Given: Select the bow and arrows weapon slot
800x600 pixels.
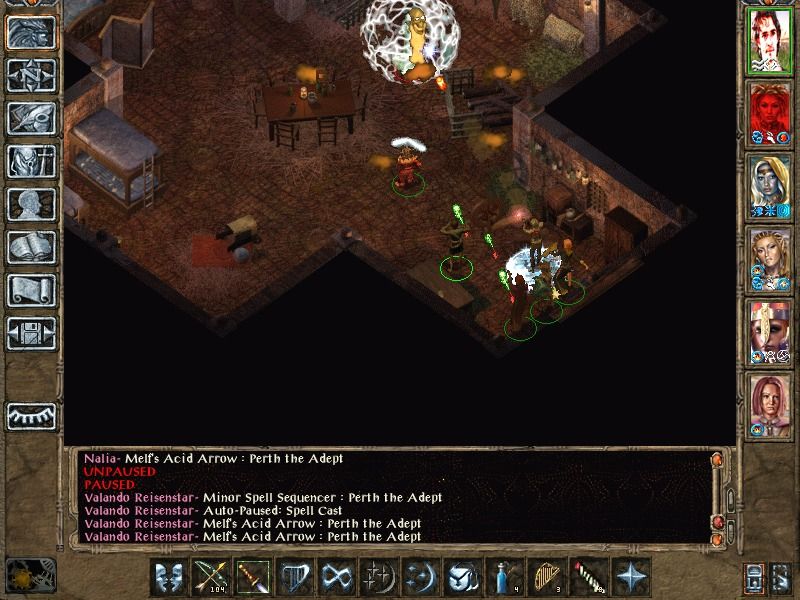Looking at the screenshot, I should [x=210, y=577].
